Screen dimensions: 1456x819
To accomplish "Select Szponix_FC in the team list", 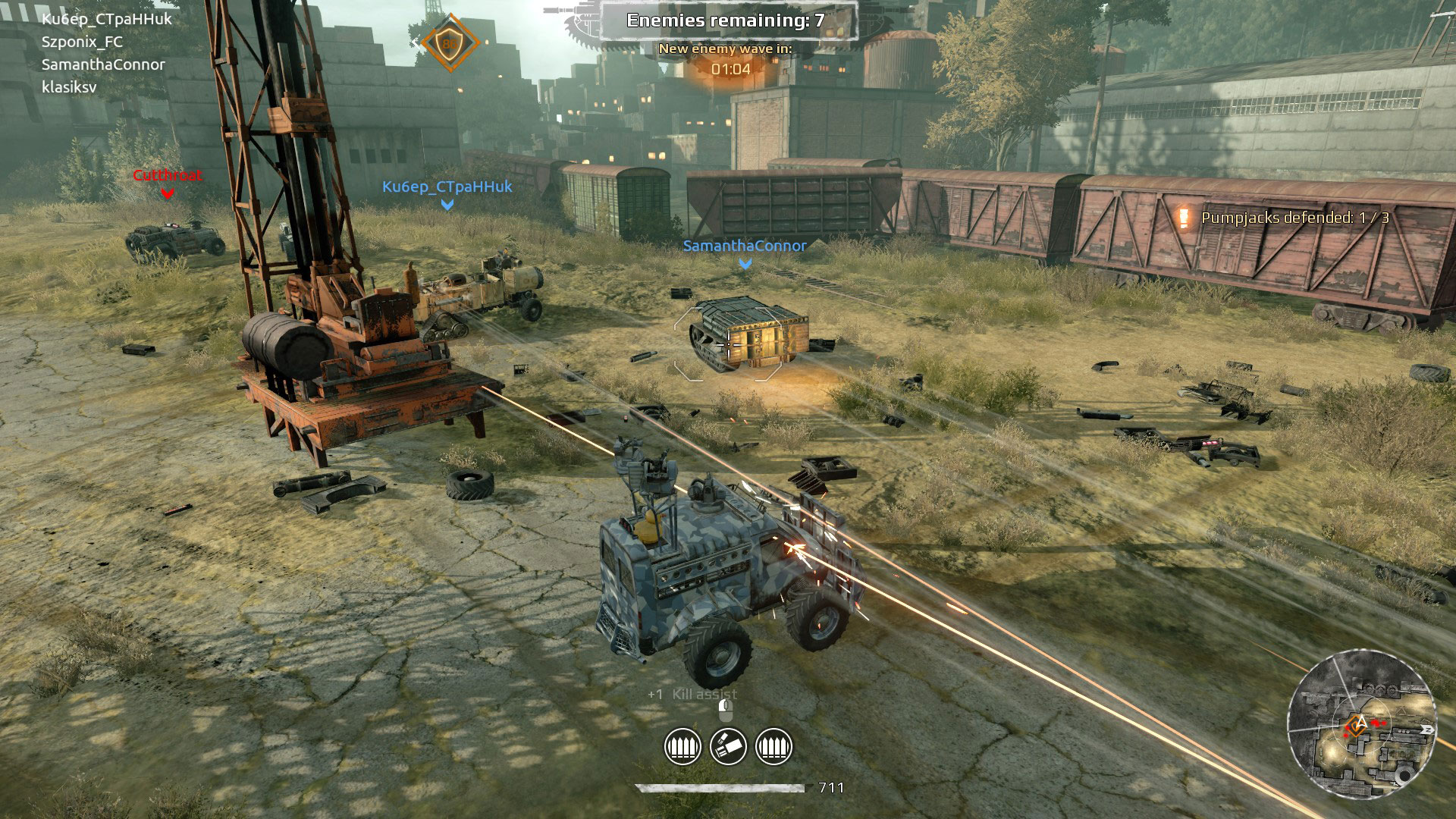I will pos(82,42).
